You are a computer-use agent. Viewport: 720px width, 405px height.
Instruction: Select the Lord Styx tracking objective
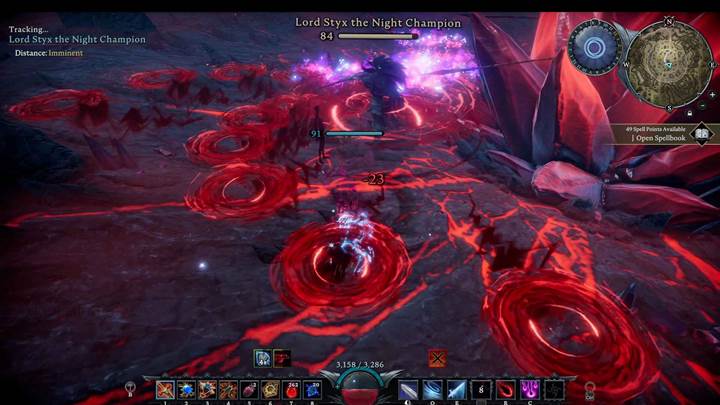tap(77, 39)
